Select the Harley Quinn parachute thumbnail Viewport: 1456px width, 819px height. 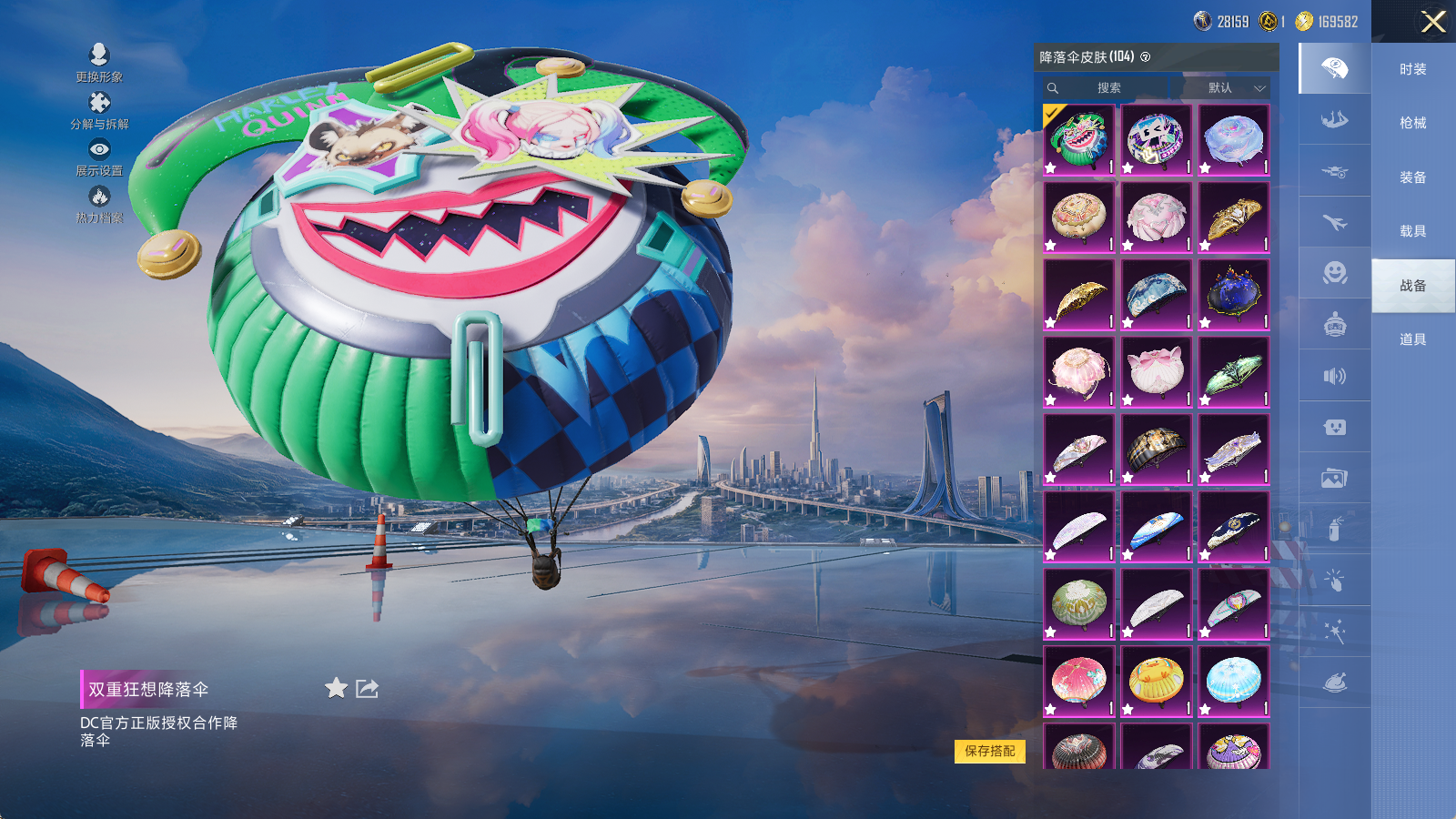[x=1078, y=139]
